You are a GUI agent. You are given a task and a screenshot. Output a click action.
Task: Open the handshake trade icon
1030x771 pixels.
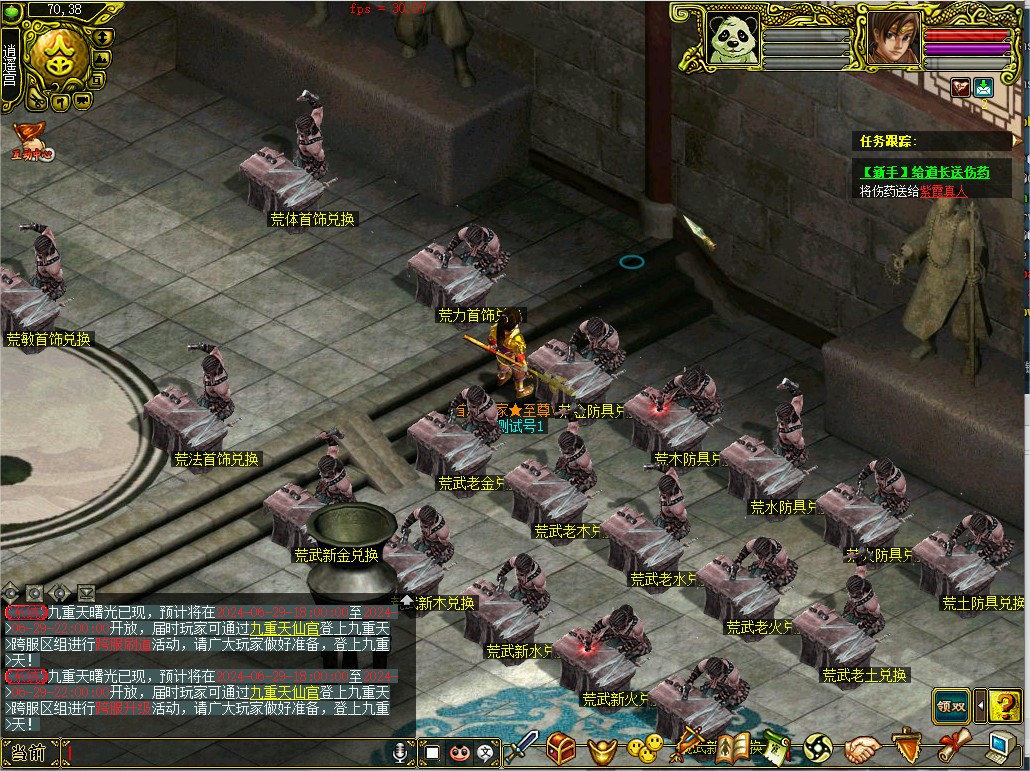[x=862, y=748]
